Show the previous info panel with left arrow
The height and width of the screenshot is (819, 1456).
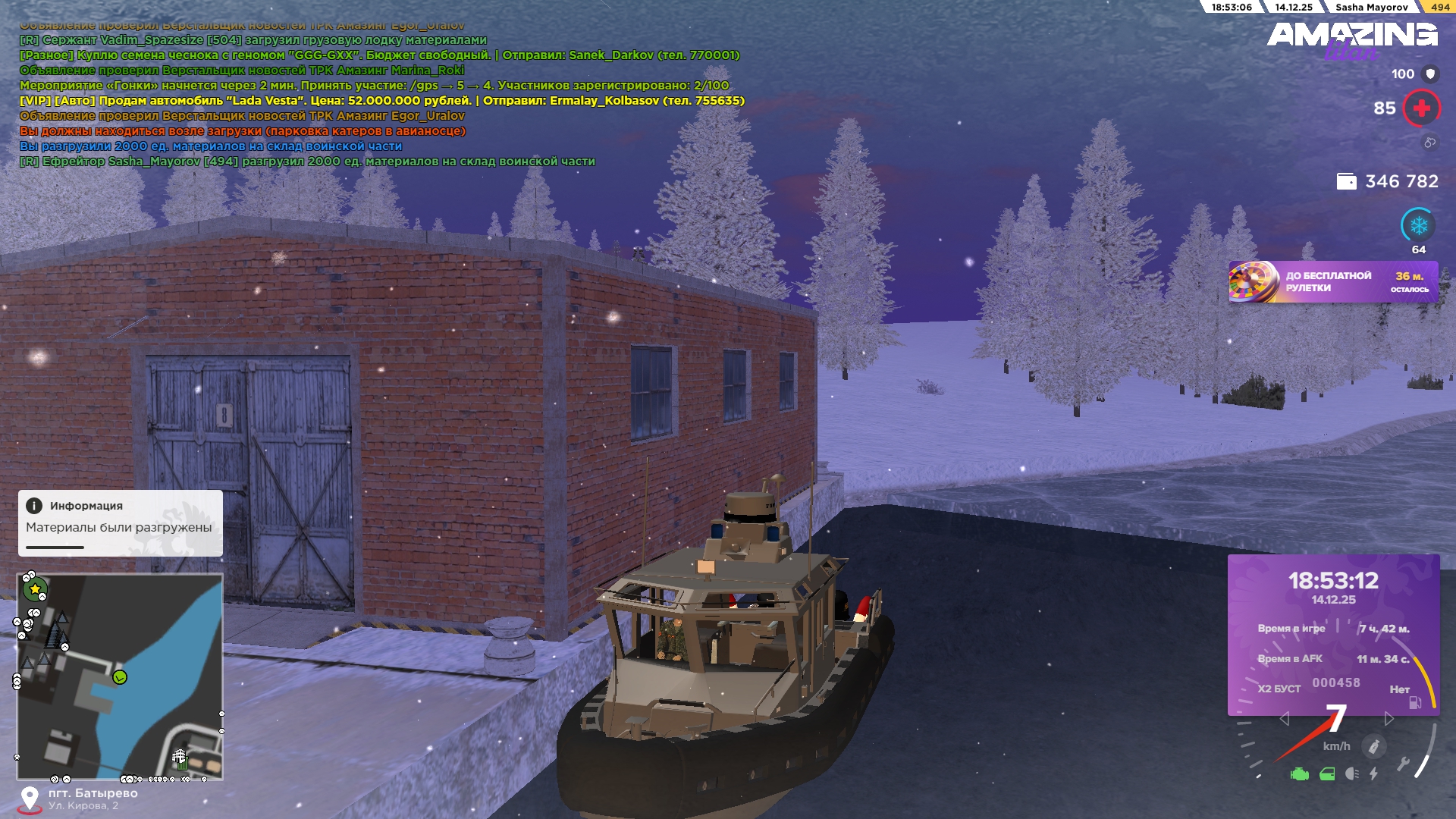point(1284,719)
